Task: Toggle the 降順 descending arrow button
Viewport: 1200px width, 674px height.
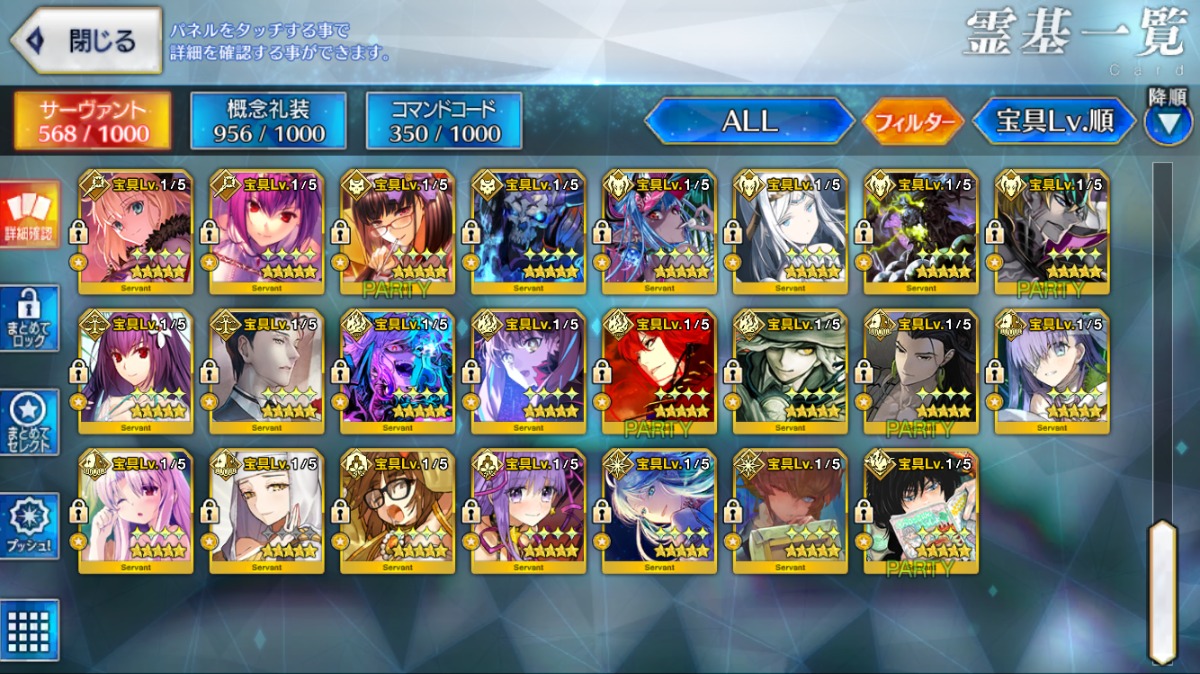Action: point(1167,123)
